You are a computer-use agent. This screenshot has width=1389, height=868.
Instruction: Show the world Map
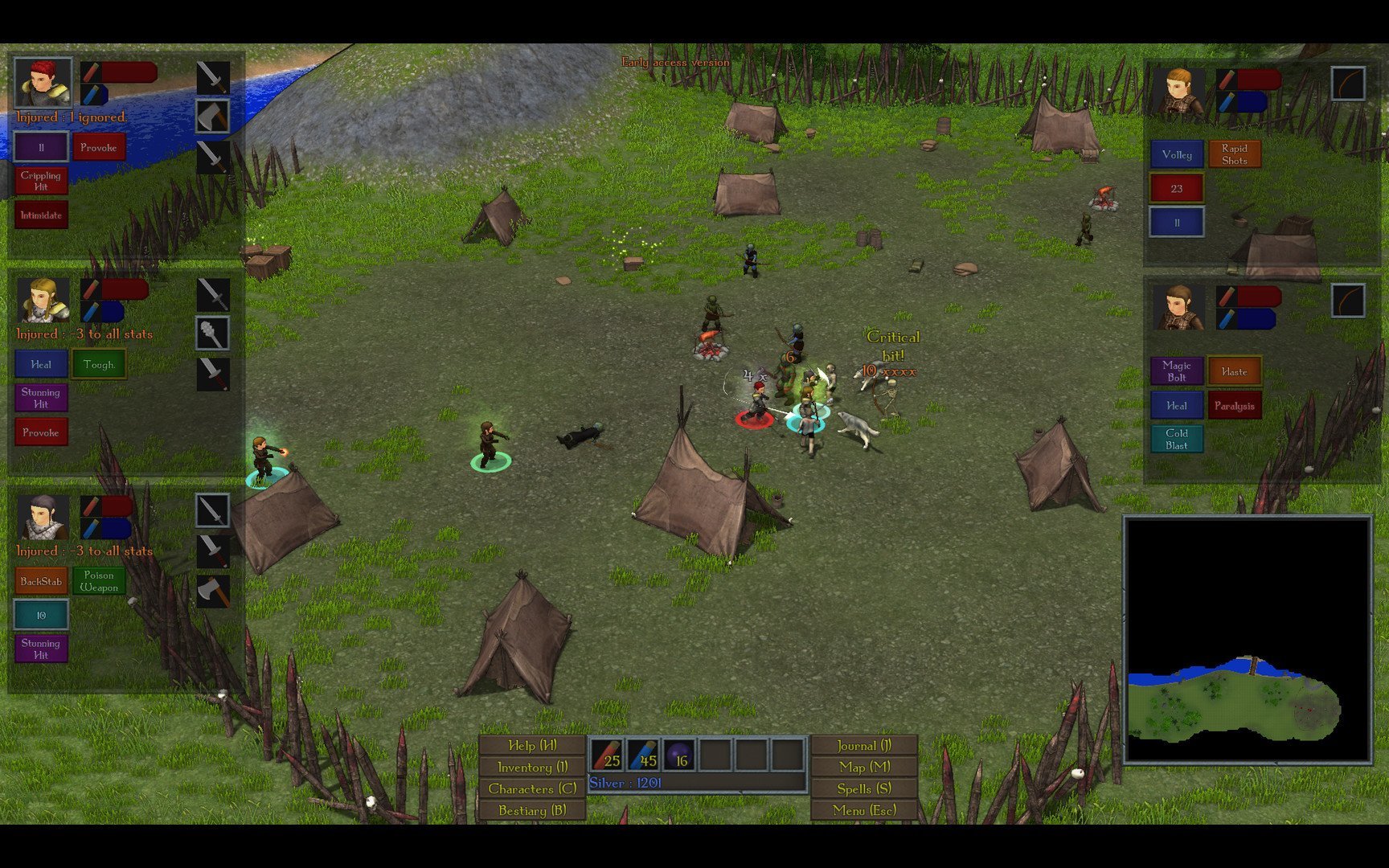coord(864,767)
